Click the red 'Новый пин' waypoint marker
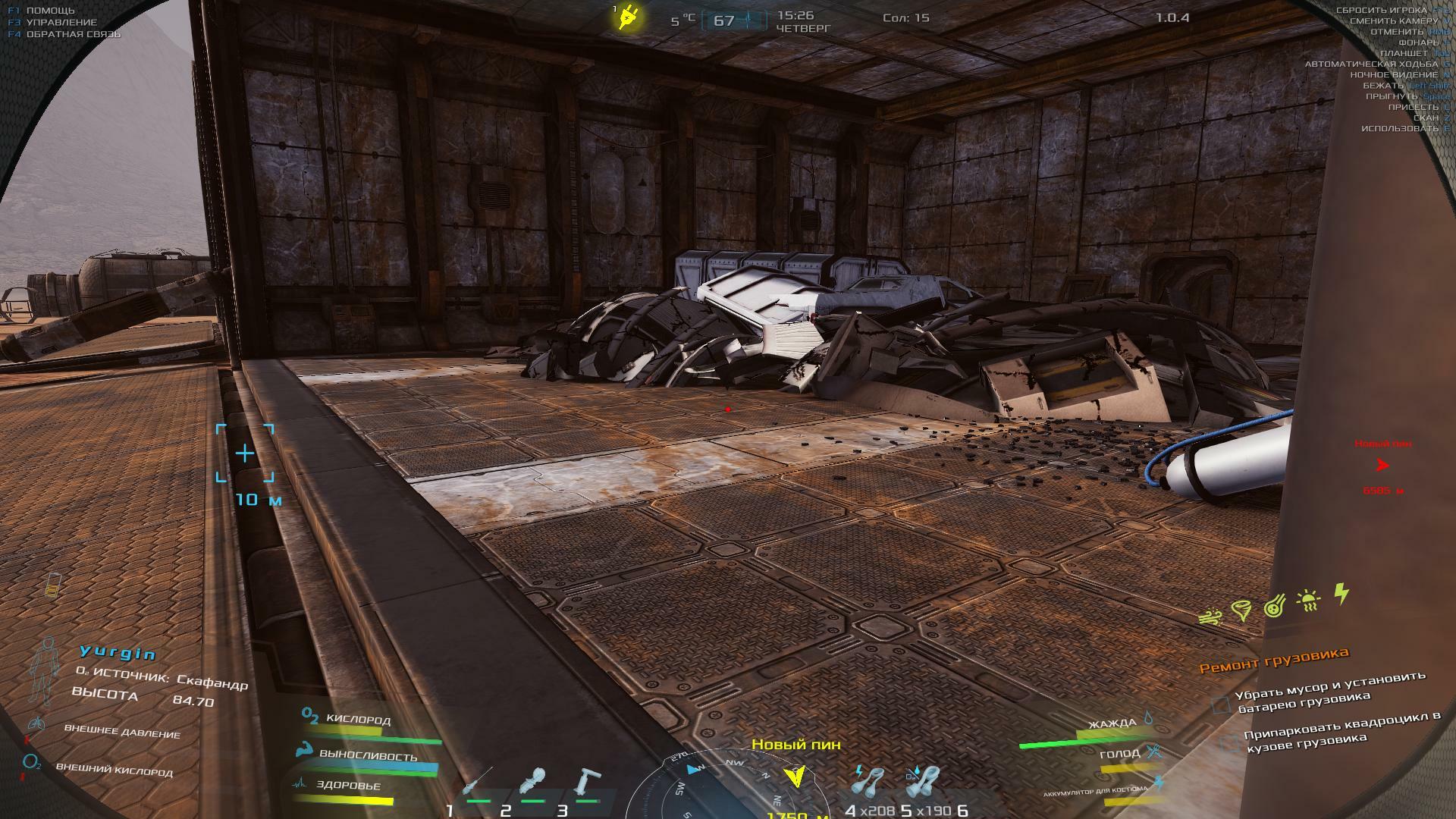1456x819 pixels. click(1382, 465)
